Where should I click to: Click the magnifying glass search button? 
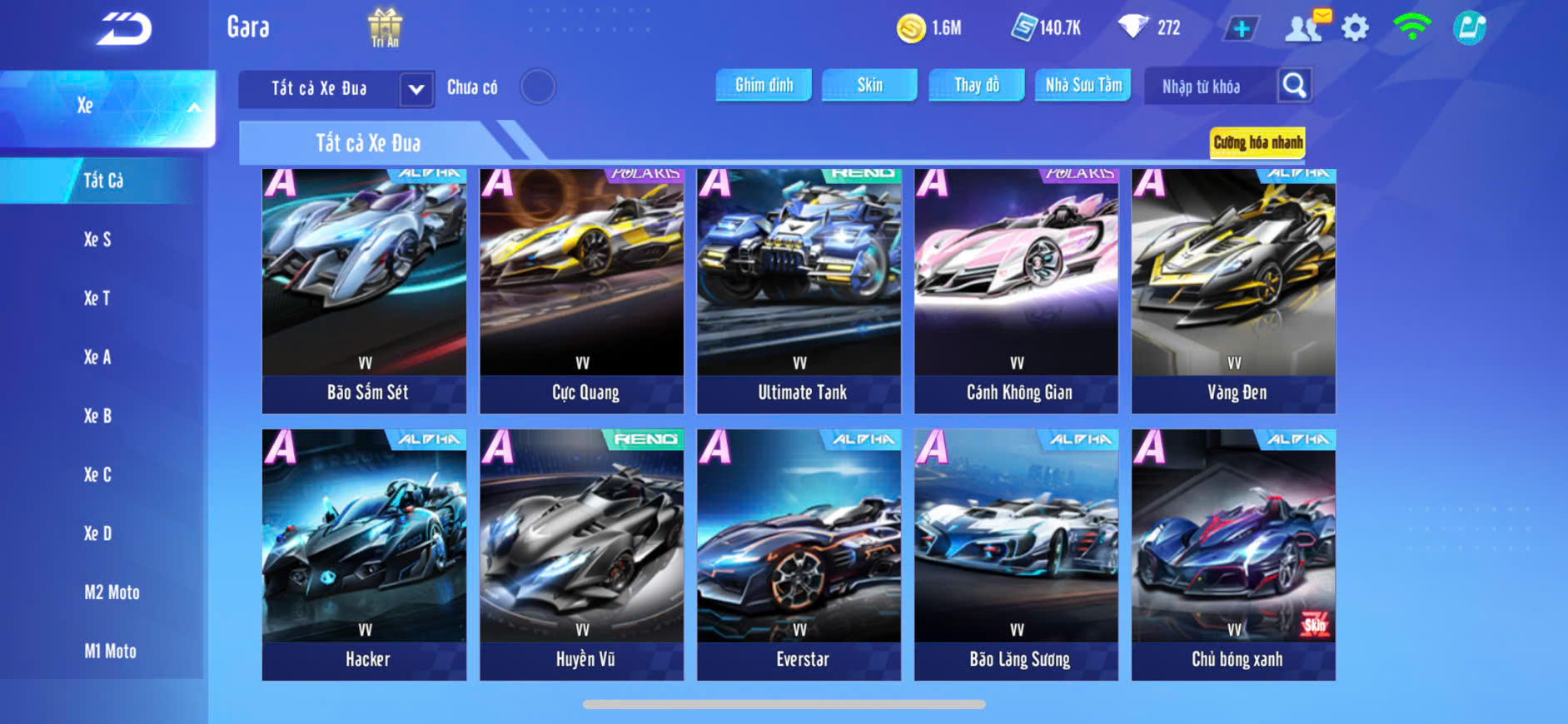point(1294,86)
